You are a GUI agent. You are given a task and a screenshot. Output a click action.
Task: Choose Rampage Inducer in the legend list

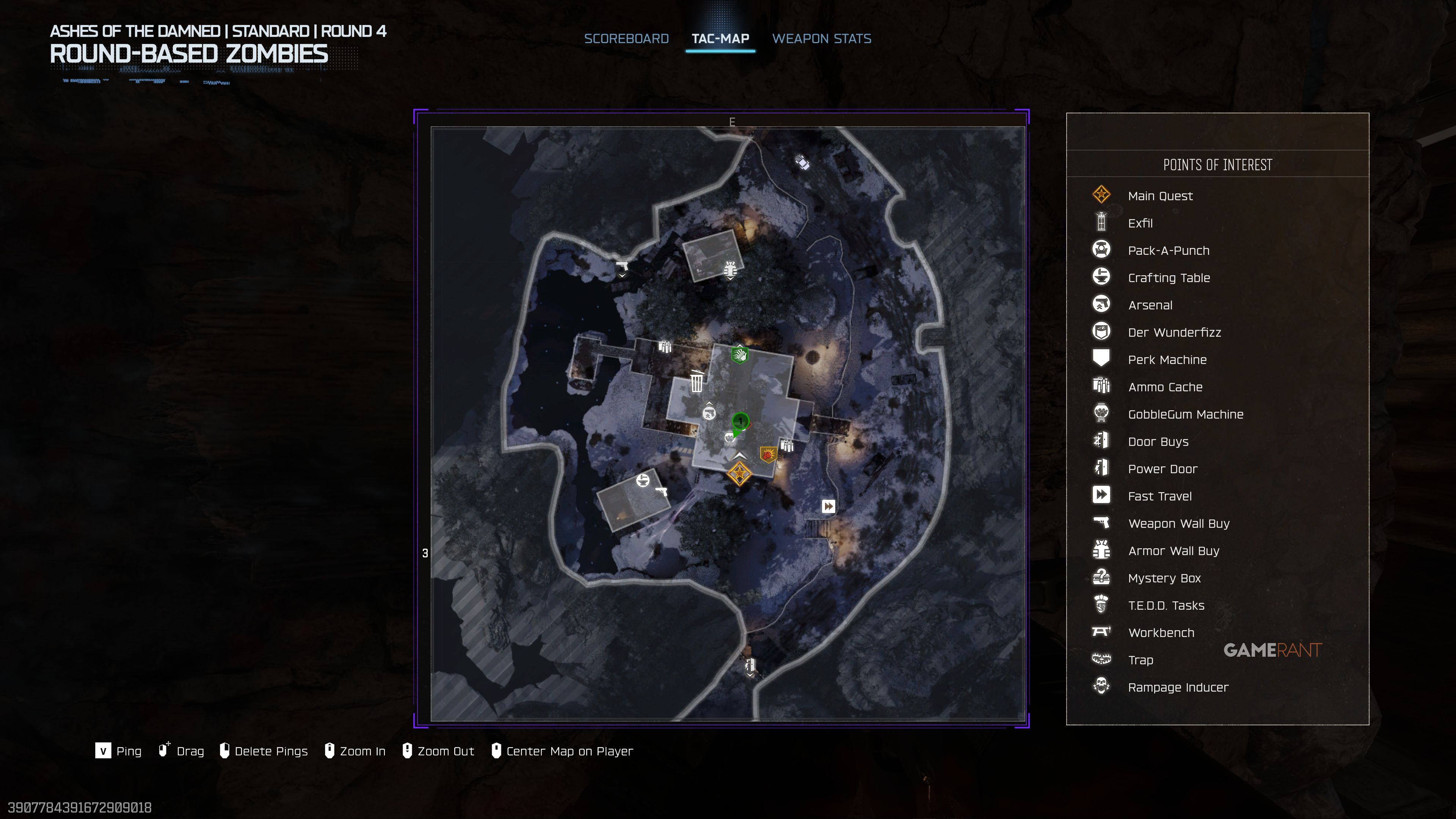[x=1177, y=687]
